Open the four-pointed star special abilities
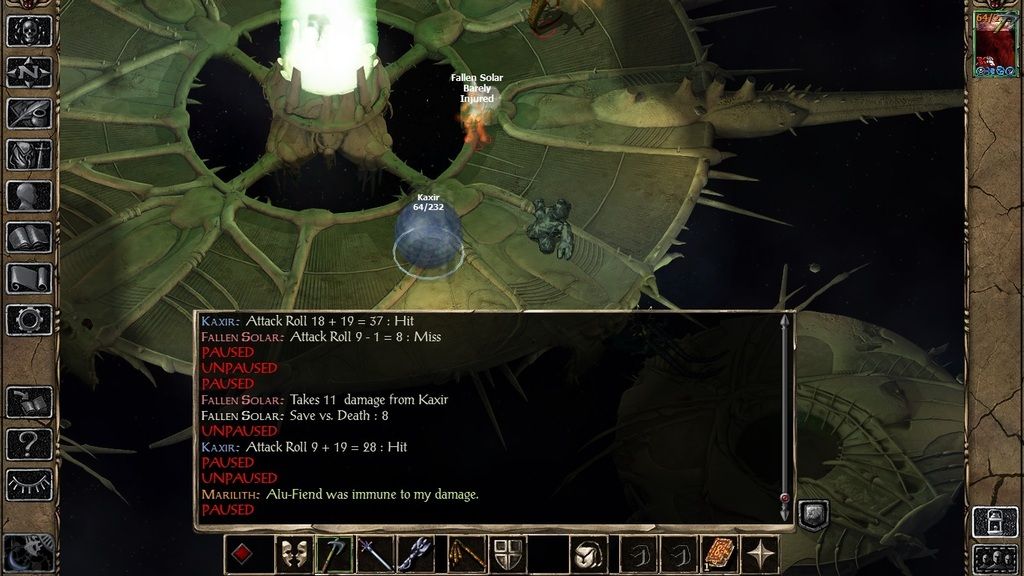Image resolution: width=1024 pixels, height=576 pixels. point(761,554)
